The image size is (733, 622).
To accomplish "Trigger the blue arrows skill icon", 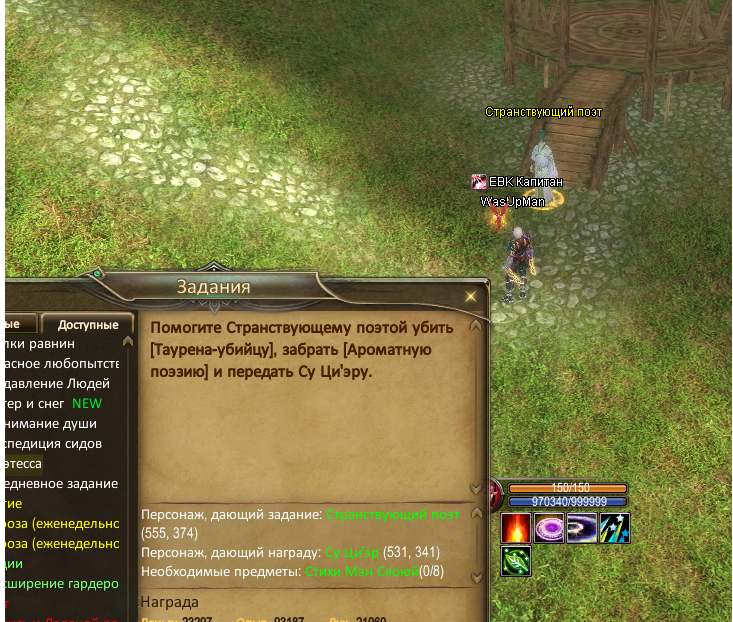I will (615, 527).
